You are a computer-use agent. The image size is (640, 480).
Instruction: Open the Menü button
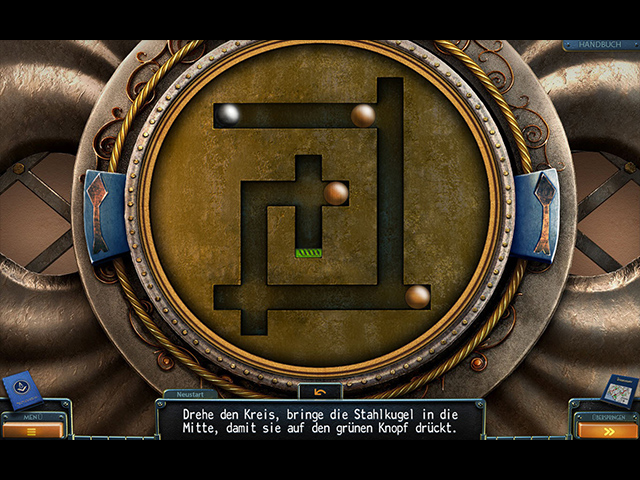32,429
